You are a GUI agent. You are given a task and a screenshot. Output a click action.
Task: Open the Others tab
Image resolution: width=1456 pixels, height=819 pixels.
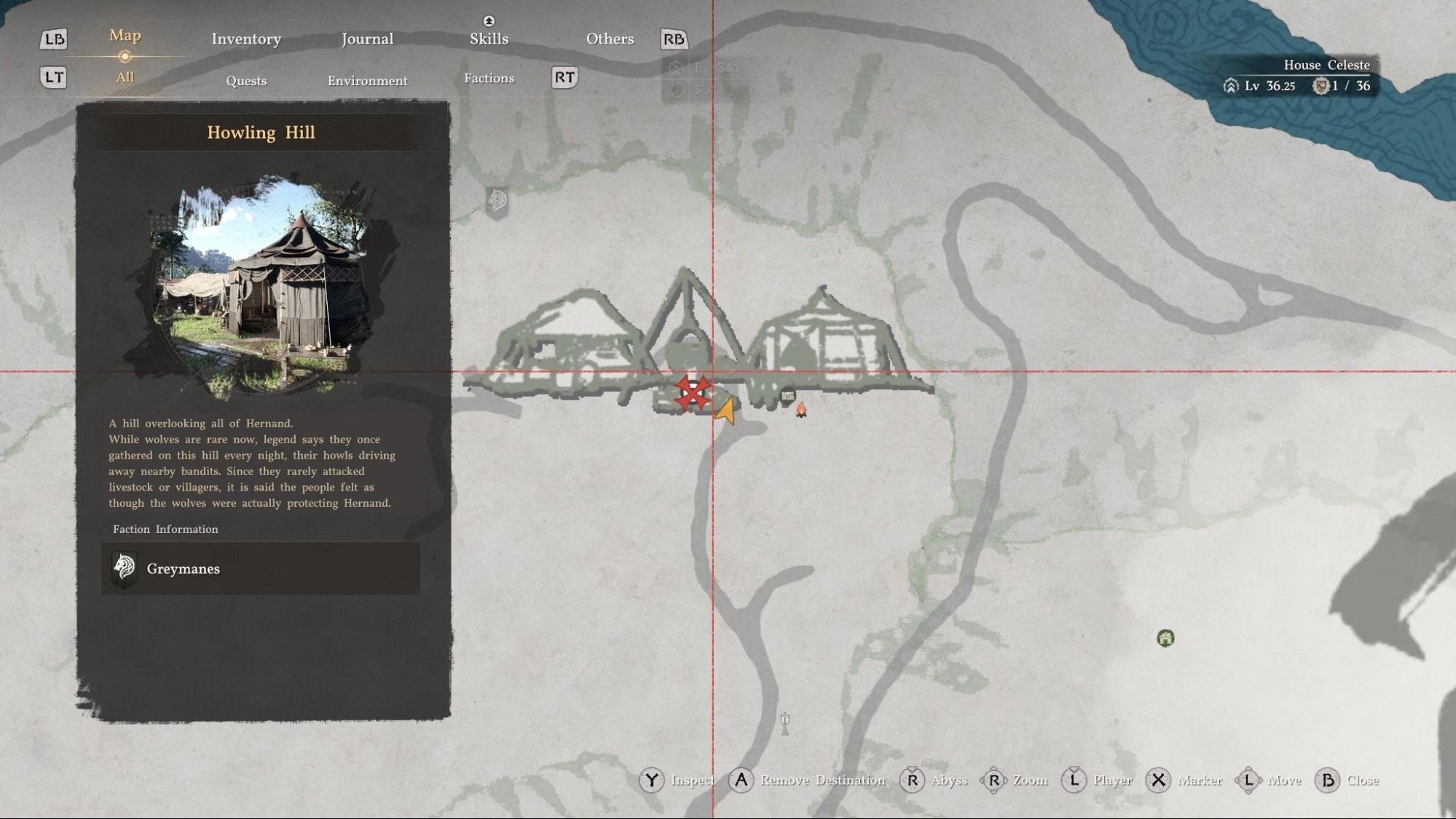coord(610,39)
